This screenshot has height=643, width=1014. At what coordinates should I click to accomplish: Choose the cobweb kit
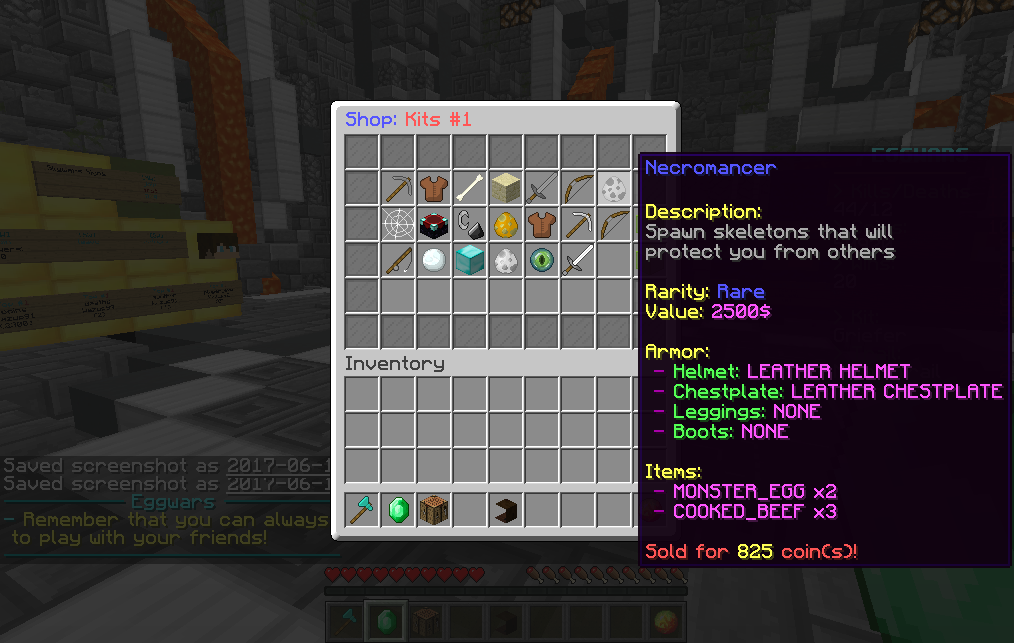tap(398, 223)
